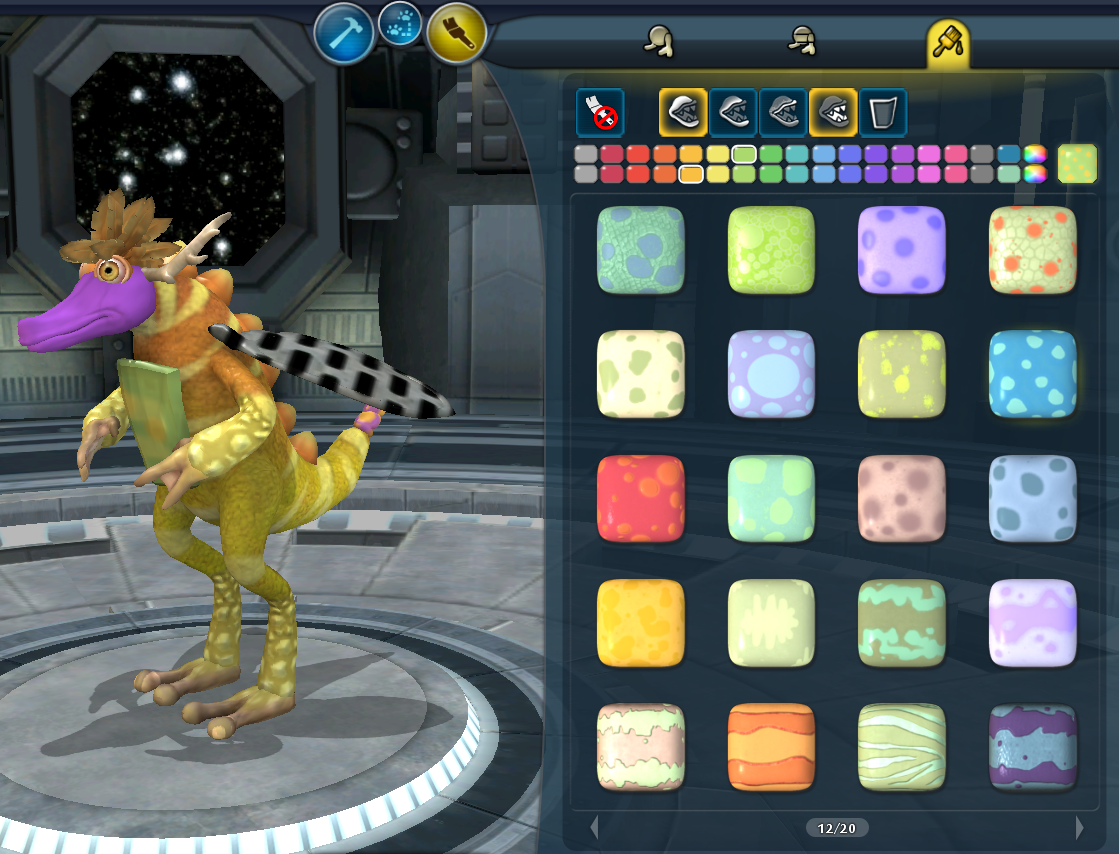The image size is (1119, 854).
Task: Pick the rainbow color wheel in the top swatch row
Action: (1034, 154)
